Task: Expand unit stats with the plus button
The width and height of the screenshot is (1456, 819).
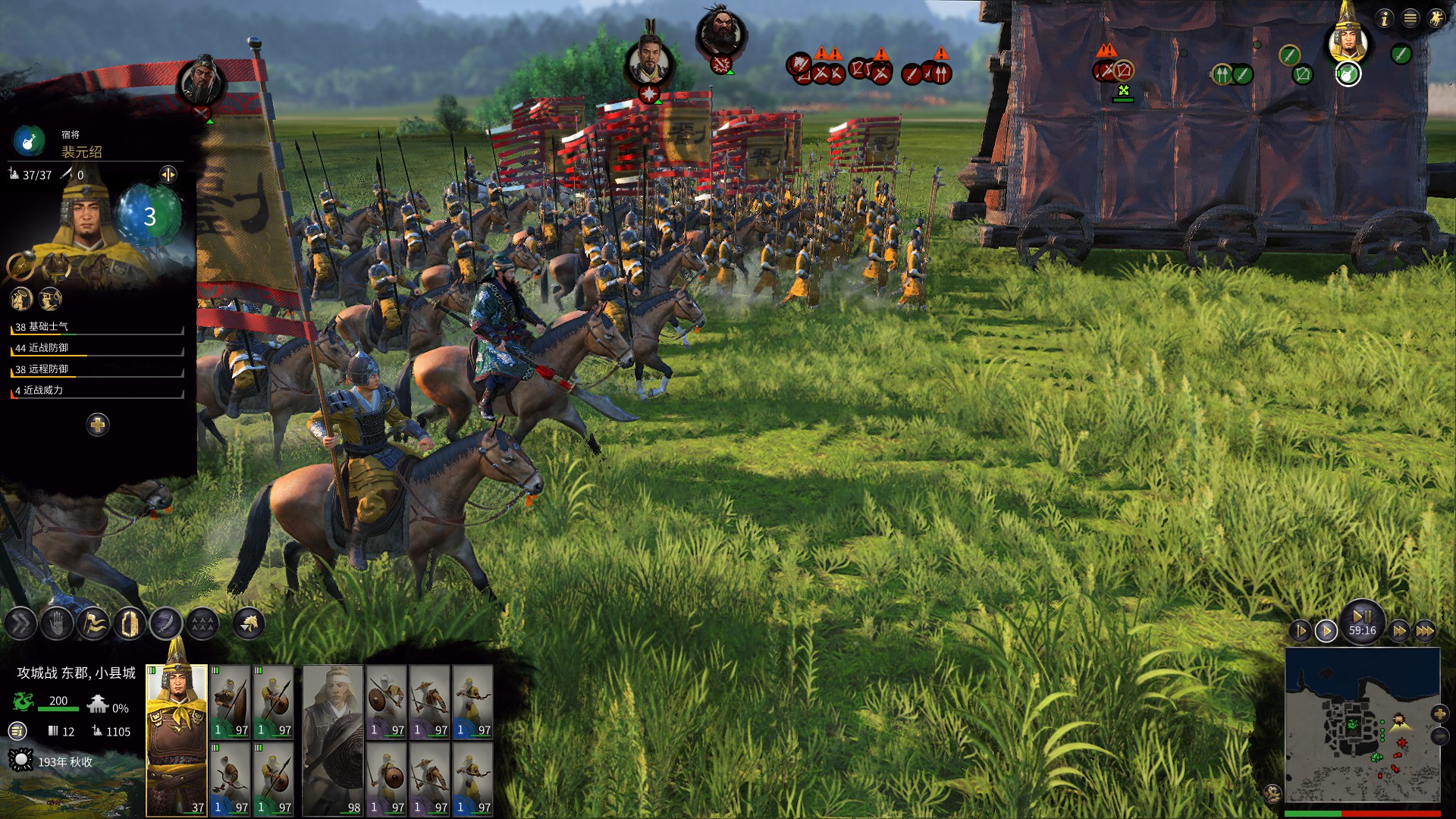Action: (x=98, y=425)
